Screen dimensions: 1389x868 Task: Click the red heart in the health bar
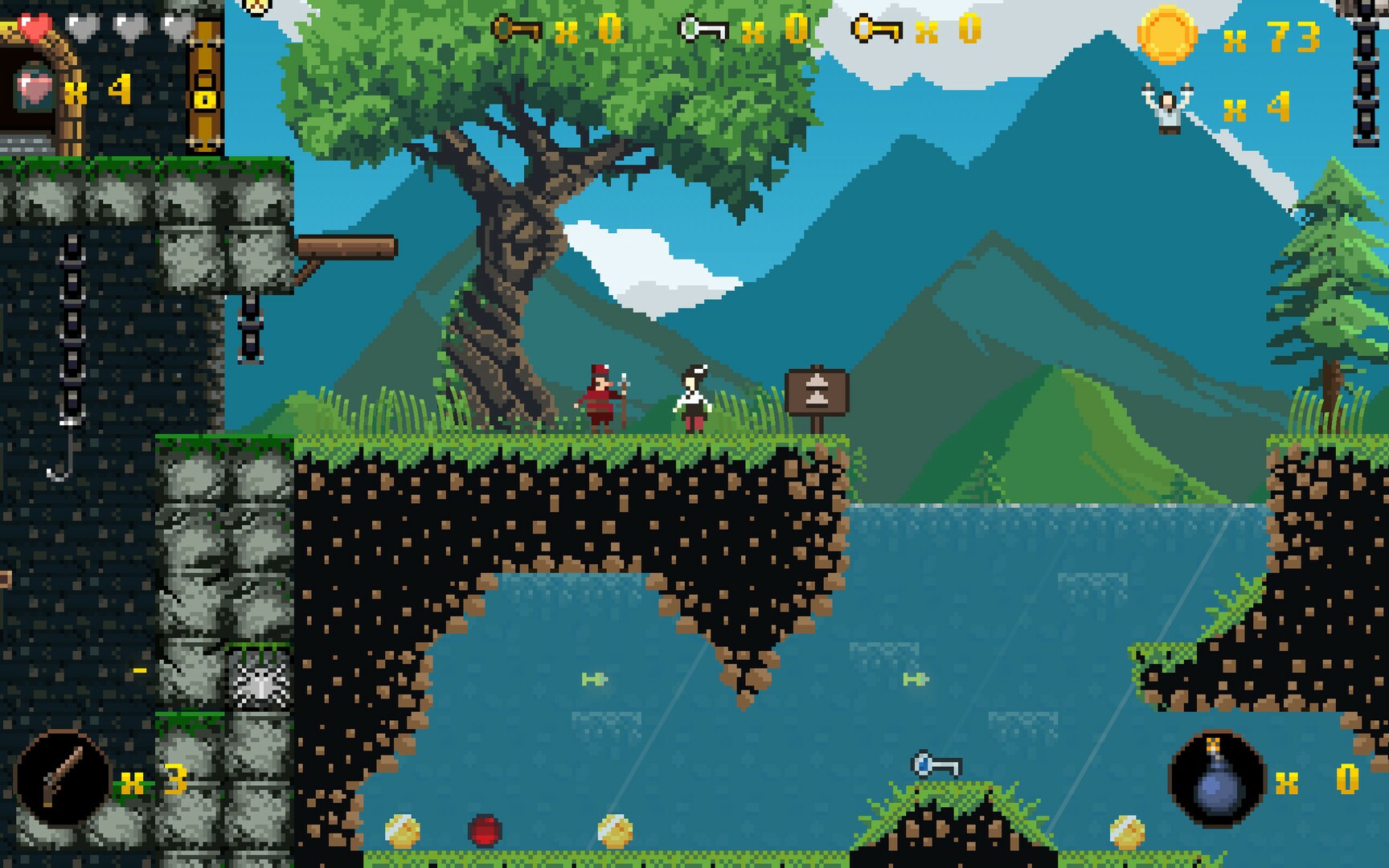coord(35,24)
